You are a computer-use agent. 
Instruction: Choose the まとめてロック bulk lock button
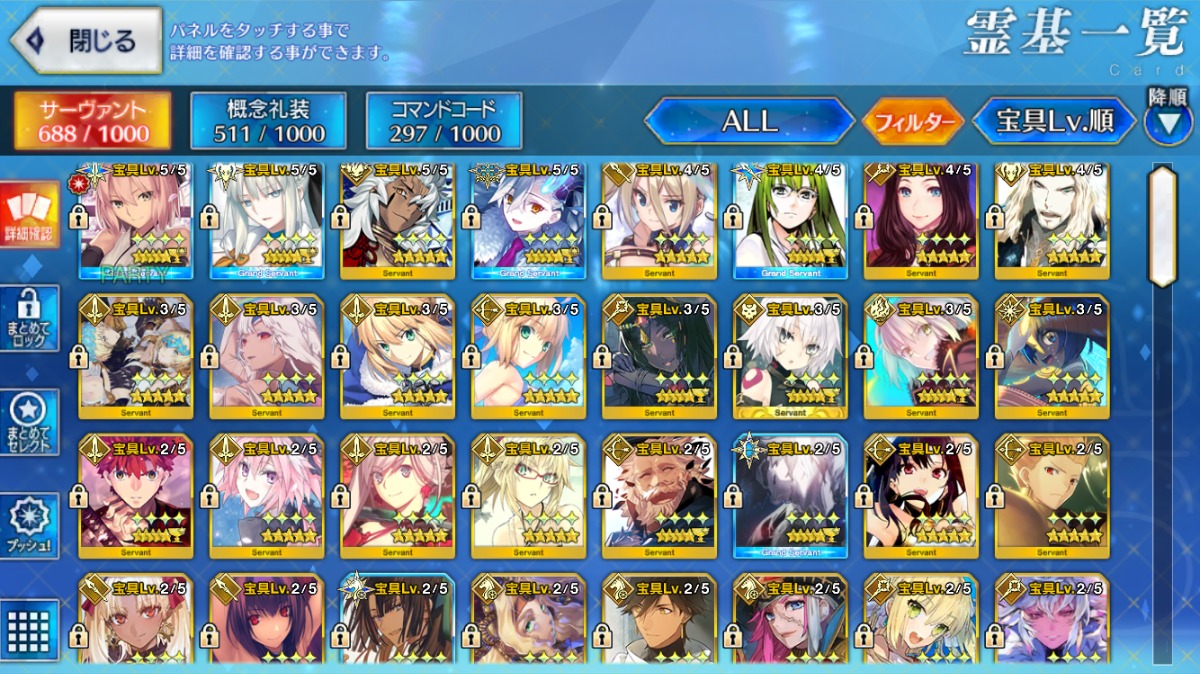click(x=29, y=318)
